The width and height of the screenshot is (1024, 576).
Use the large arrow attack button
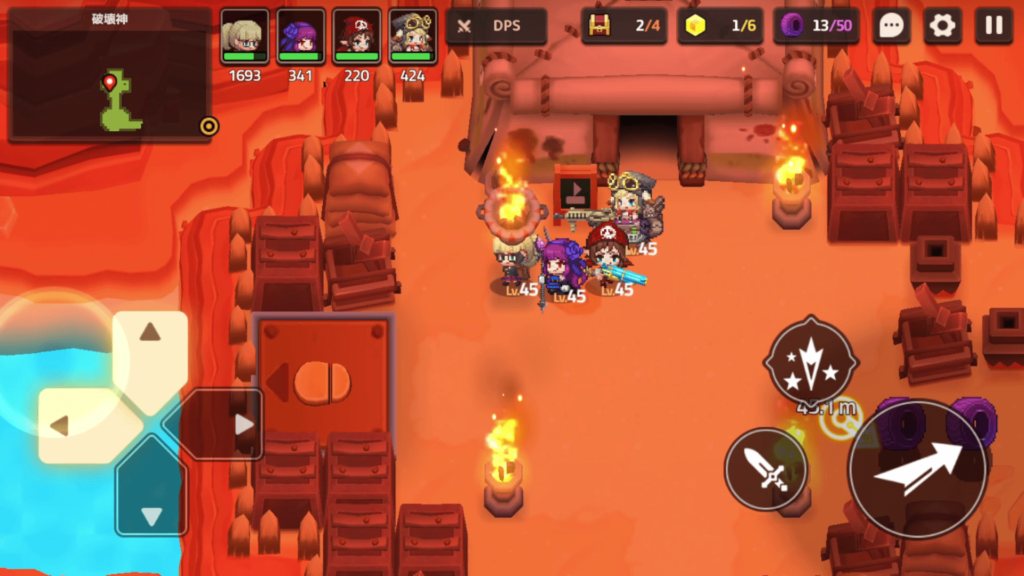click(x=917, y=468)
